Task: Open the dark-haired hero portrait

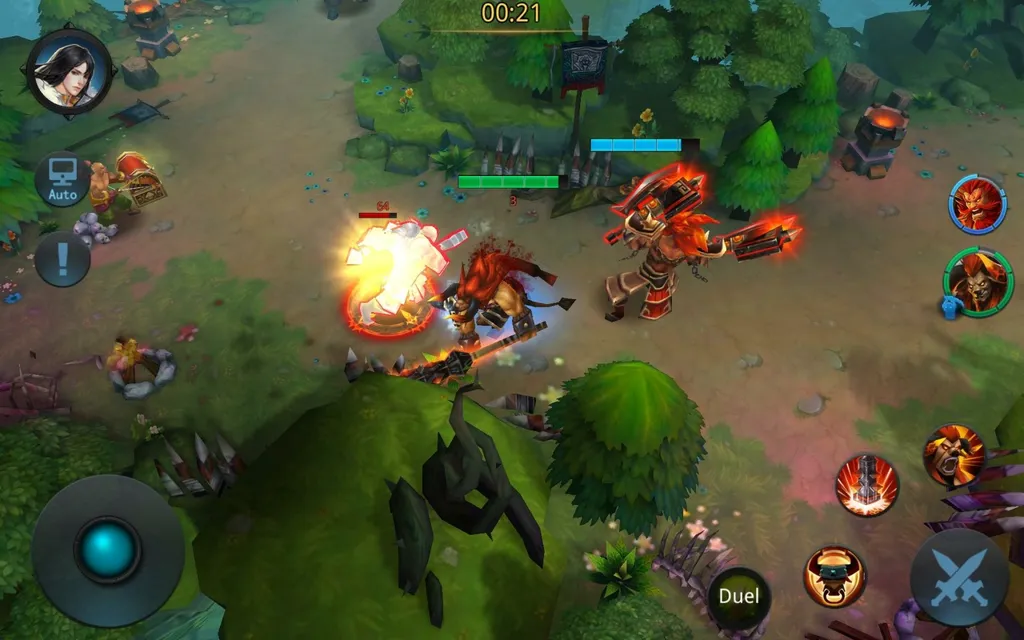Action: coord(70,73)
